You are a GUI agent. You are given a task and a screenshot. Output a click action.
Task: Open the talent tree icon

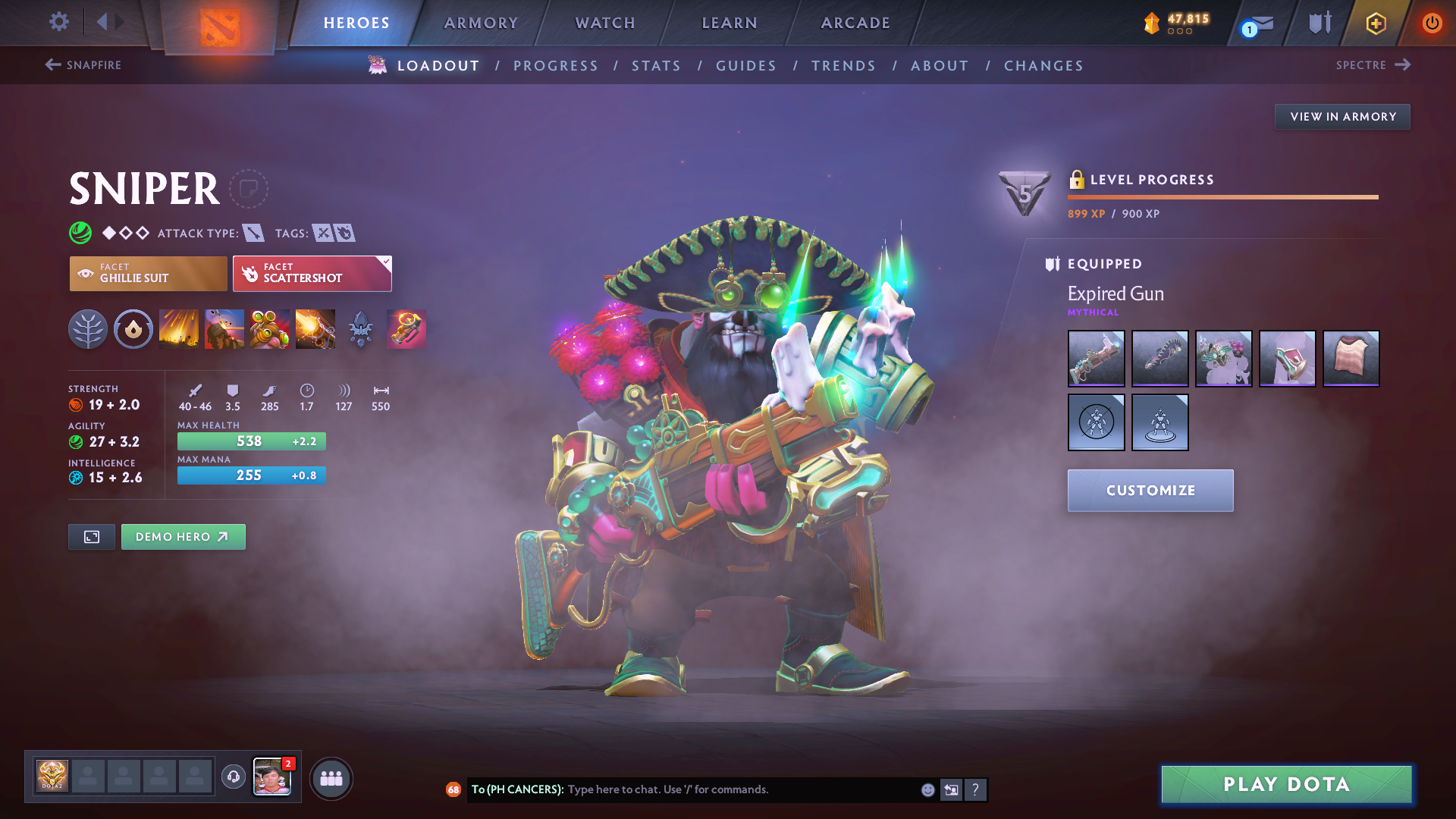[x=88, y=329]
